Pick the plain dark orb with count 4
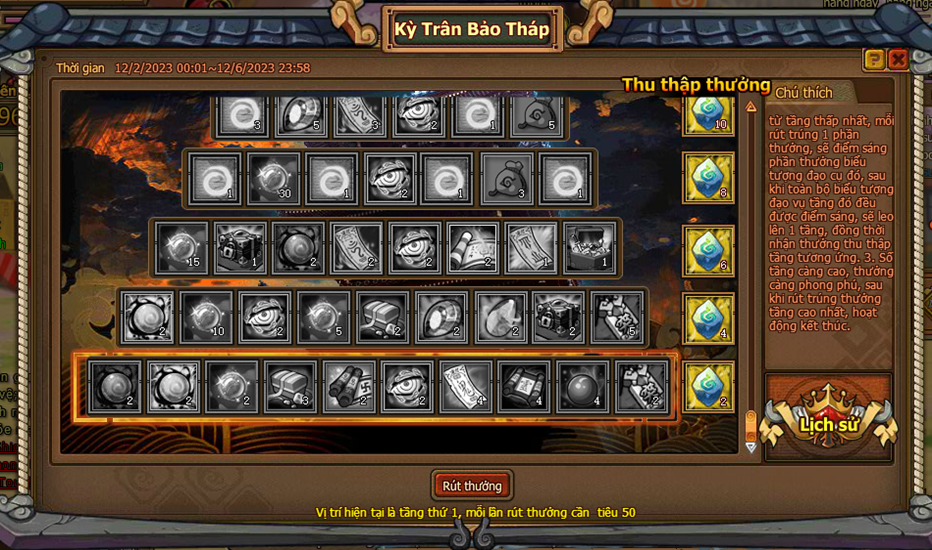Screen dimensions: 932x550 pos(583,387)
